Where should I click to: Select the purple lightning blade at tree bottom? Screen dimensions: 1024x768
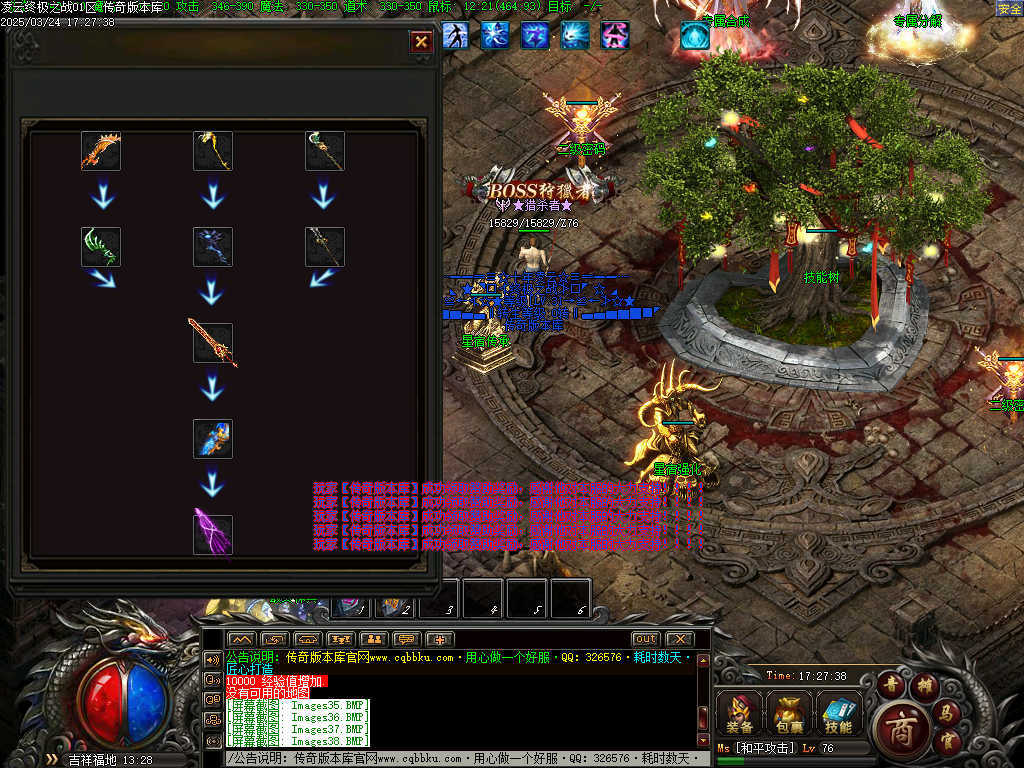[x=213, y=535]
